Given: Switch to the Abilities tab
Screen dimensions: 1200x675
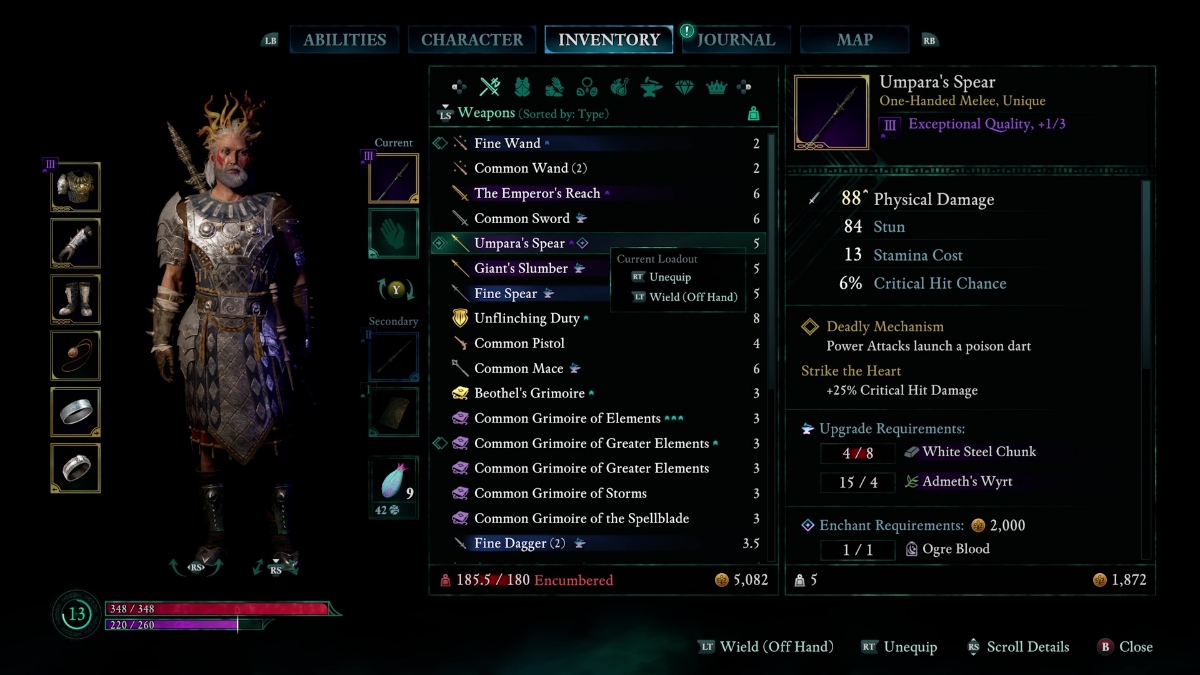Looking at the screenshot, I should [x=344, y=40].
